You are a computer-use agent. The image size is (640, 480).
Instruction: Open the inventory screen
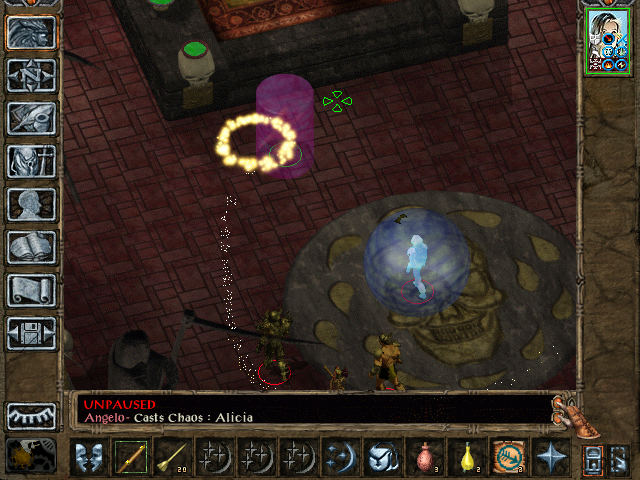[31, 161]
